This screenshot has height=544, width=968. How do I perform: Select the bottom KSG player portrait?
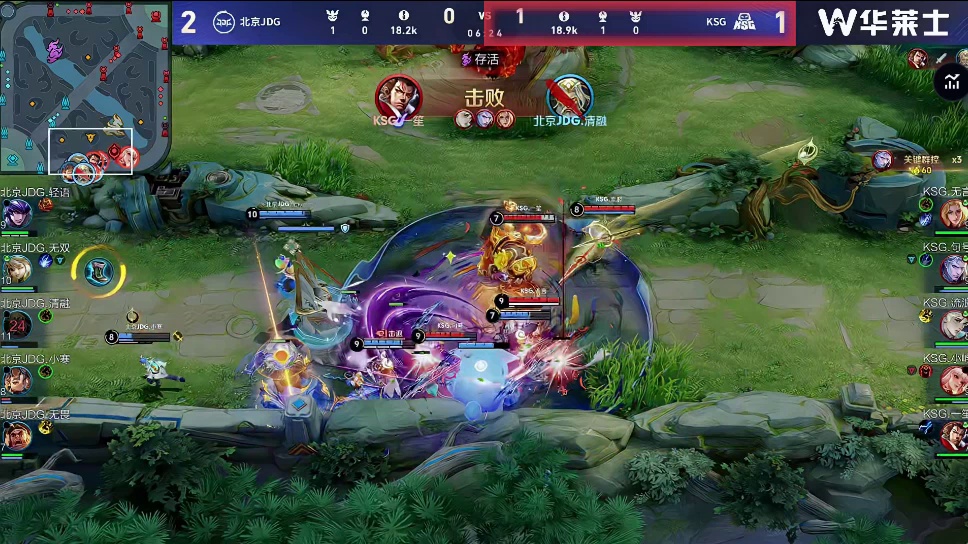(953, 436)
